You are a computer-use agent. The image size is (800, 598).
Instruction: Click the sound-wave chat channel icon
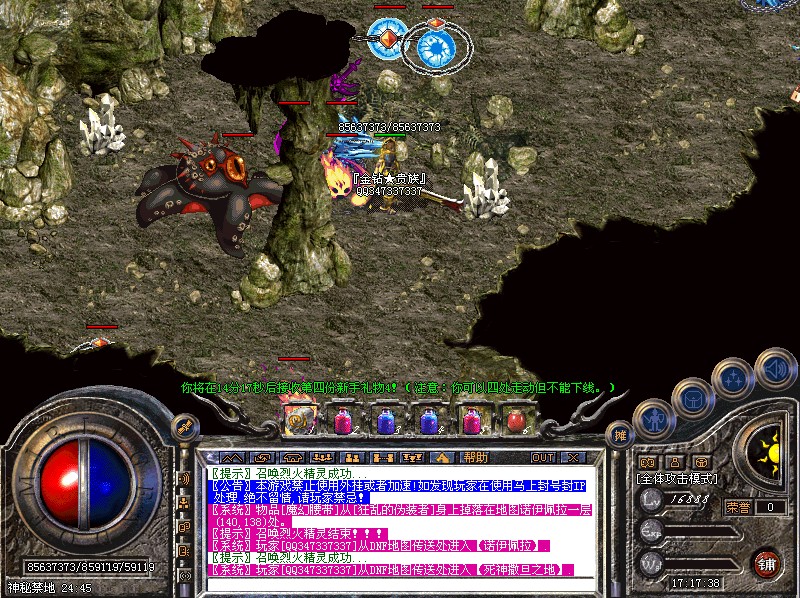pyautogui.click(x=184, y=479)
